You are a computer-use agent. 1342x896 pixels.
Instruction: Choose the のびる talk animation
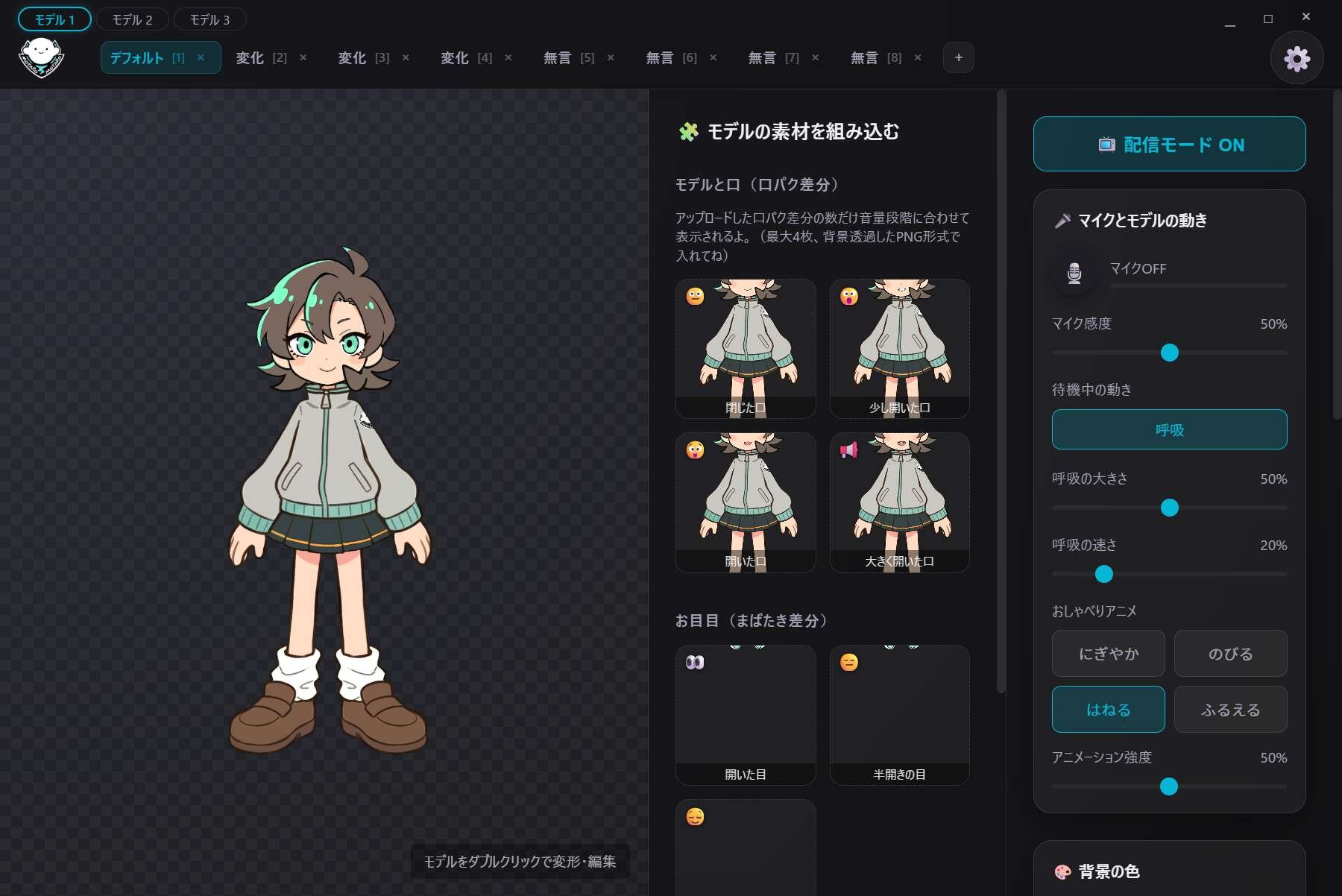click(x=1230, y=654)
